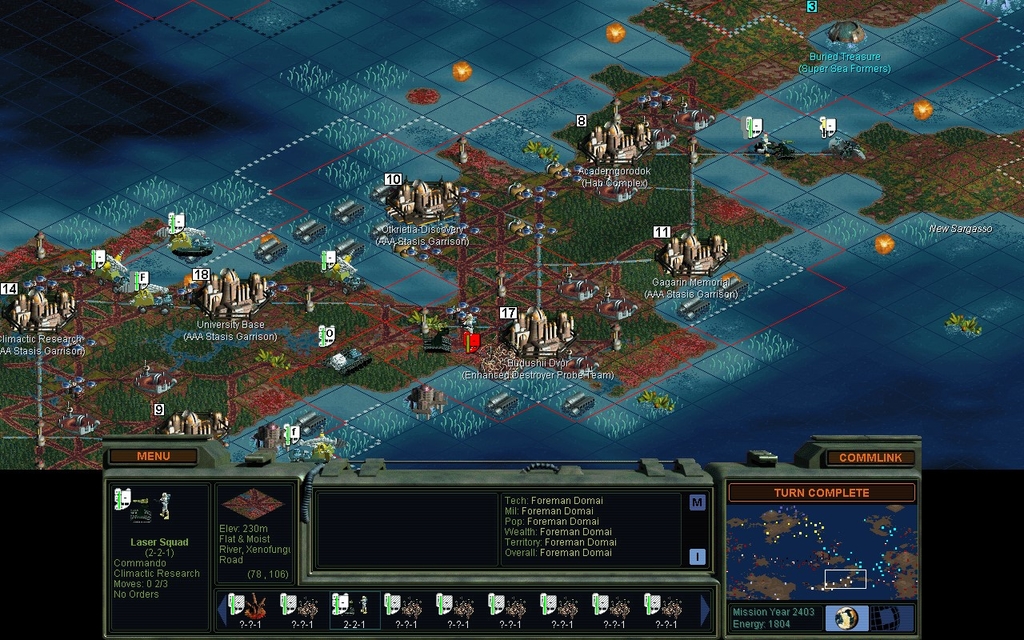This screenshot has height=640, width=1024.
Task: Click the world minimap
Action: [x=820, y=551]
